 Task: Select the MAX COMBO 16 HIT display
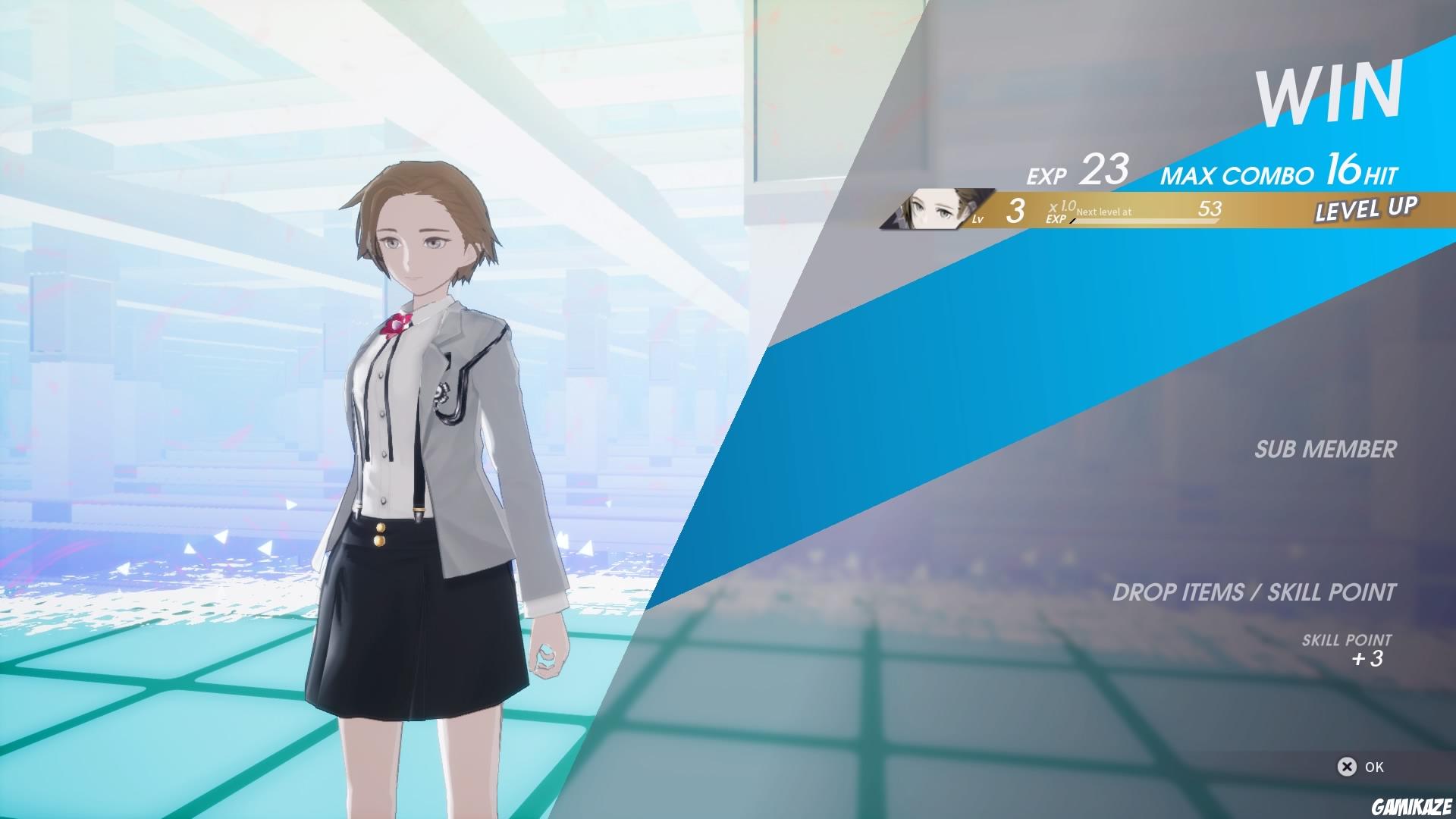(1278, 173)
